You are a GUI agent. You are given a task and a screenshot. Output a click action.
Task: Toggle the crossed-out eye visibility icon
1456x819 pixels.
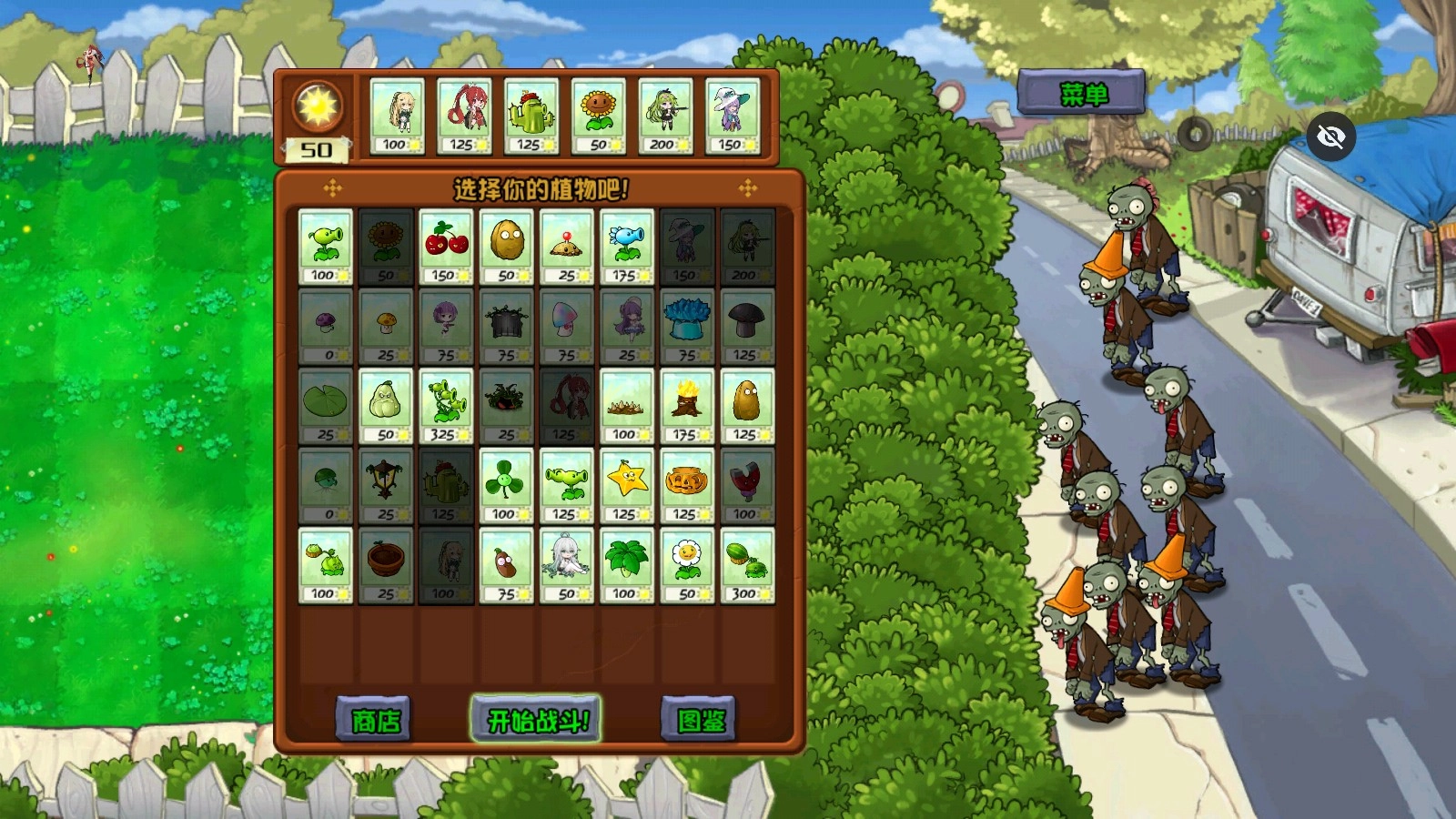(1330, 137)
